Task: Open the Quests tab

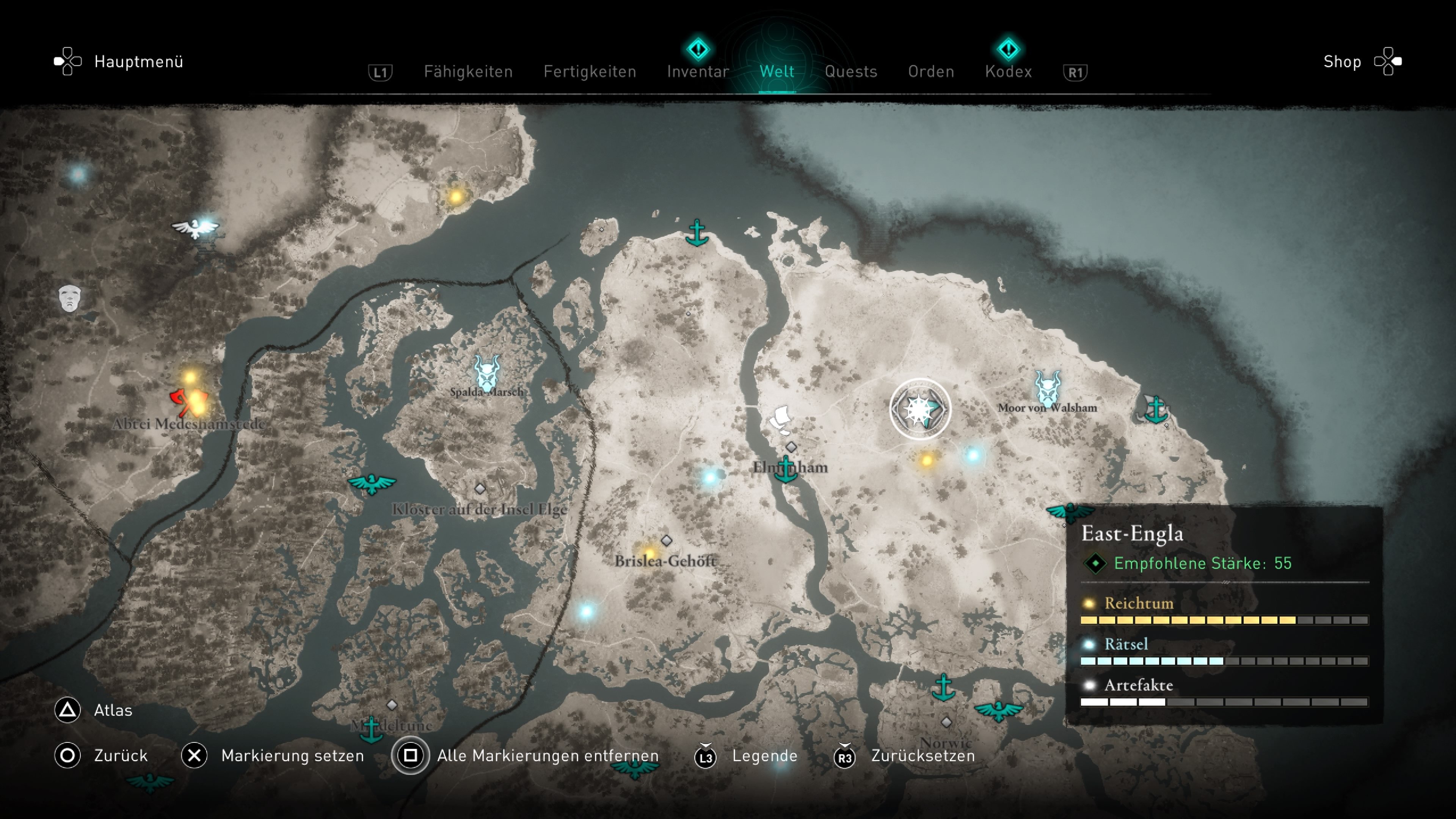Action: coord(850,72)
